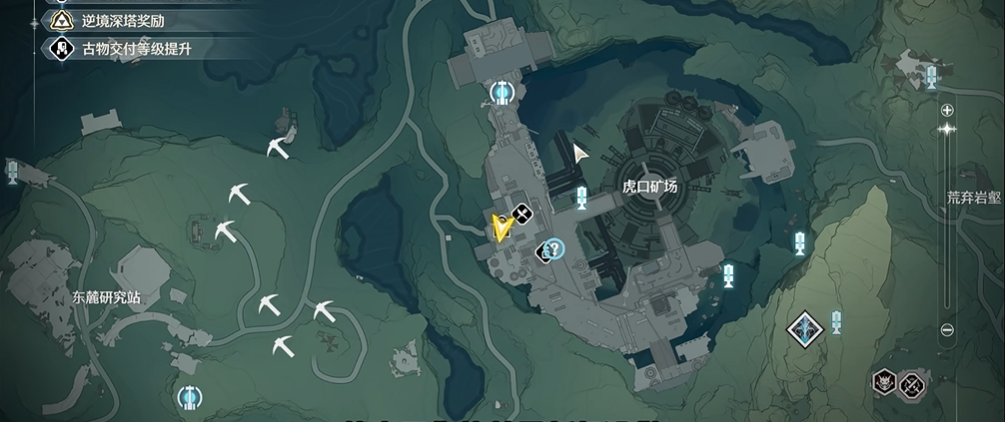Click the beacon marker beside the 虎口矿场 label
Viewport: 1005px width, 422px height.
[x=581, y=197]
